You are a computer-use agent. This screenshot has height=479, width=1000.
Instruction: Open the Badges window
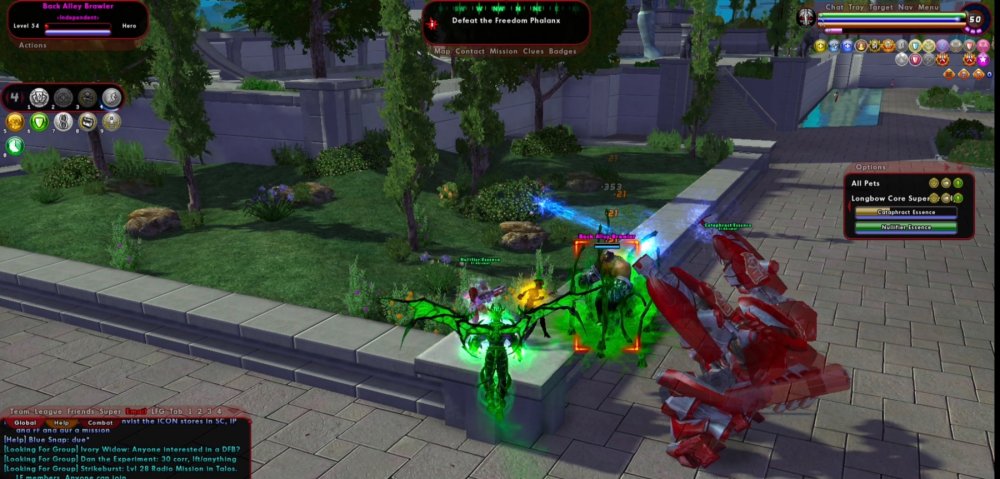coord(563,51)
